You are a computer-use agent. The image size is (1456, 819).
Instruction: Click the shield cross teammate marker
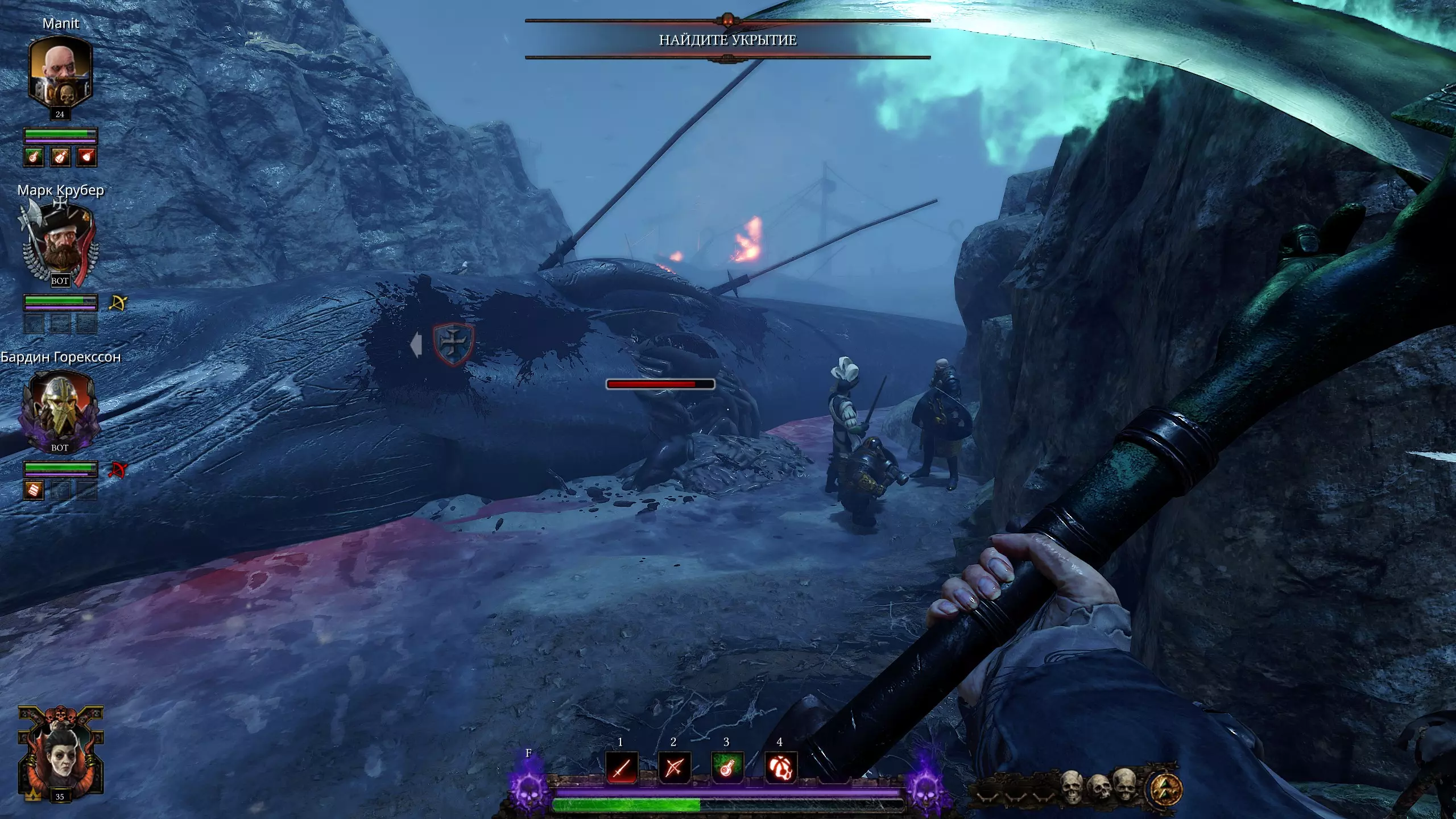coord(453,344)
